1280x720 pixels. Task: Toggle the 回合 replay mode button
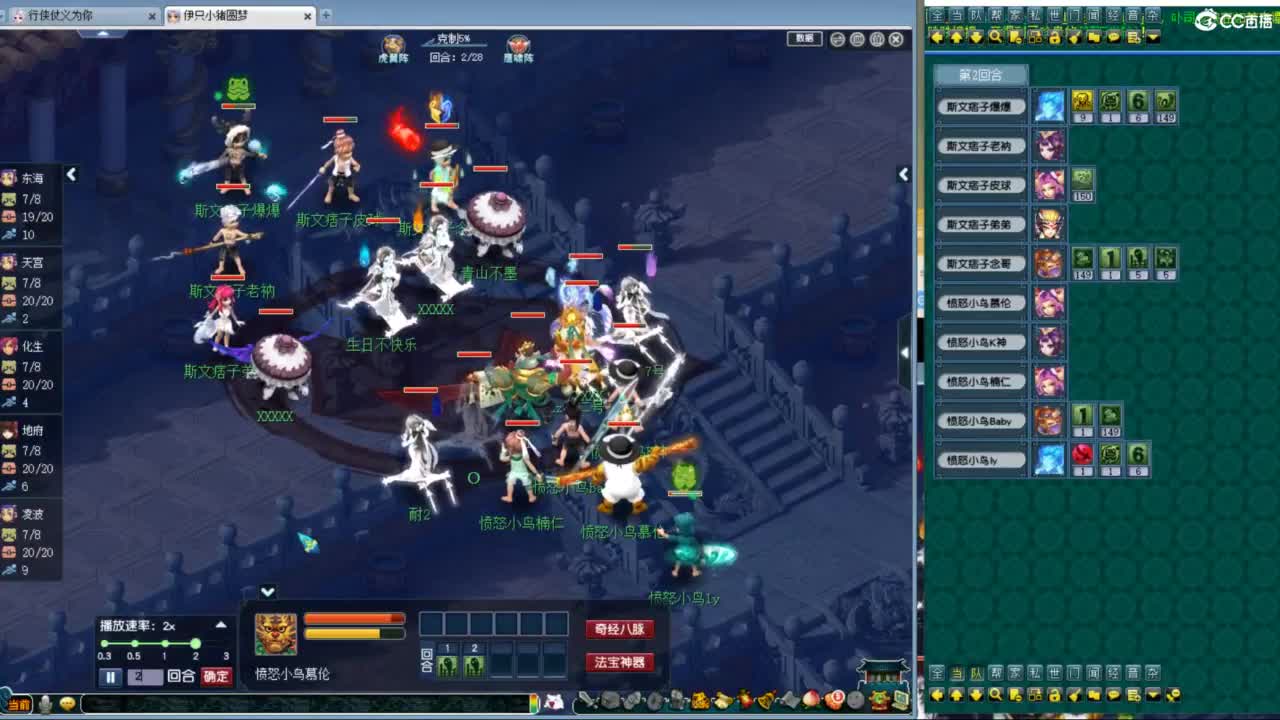(180, 677)
